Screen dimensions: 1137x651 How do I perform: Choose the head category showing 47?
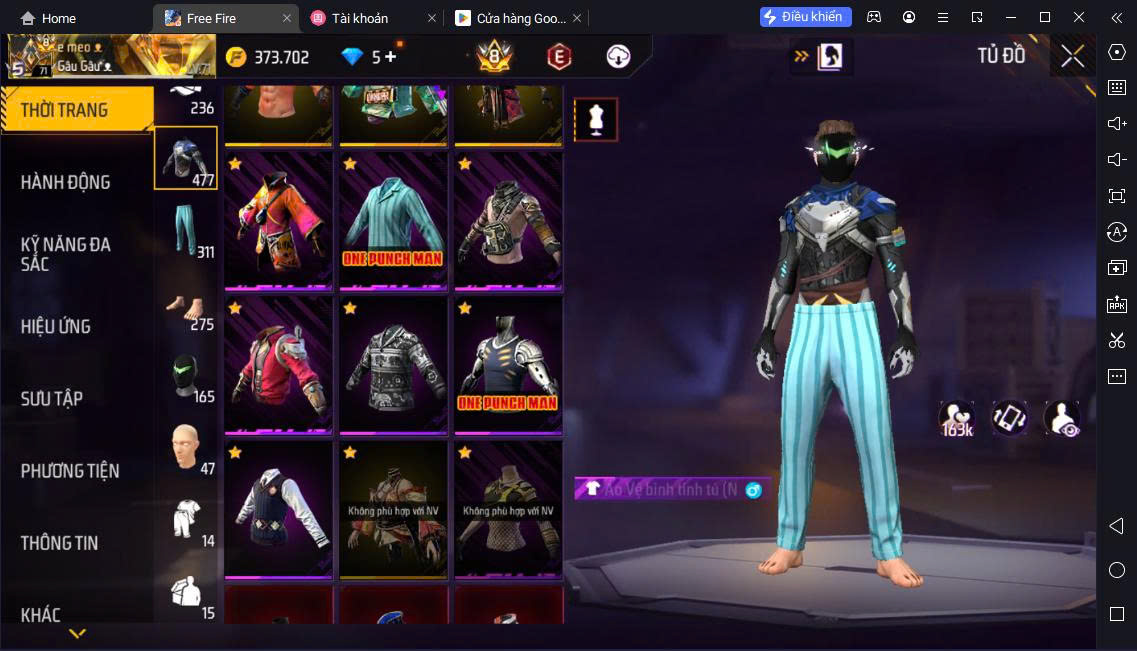186,449
